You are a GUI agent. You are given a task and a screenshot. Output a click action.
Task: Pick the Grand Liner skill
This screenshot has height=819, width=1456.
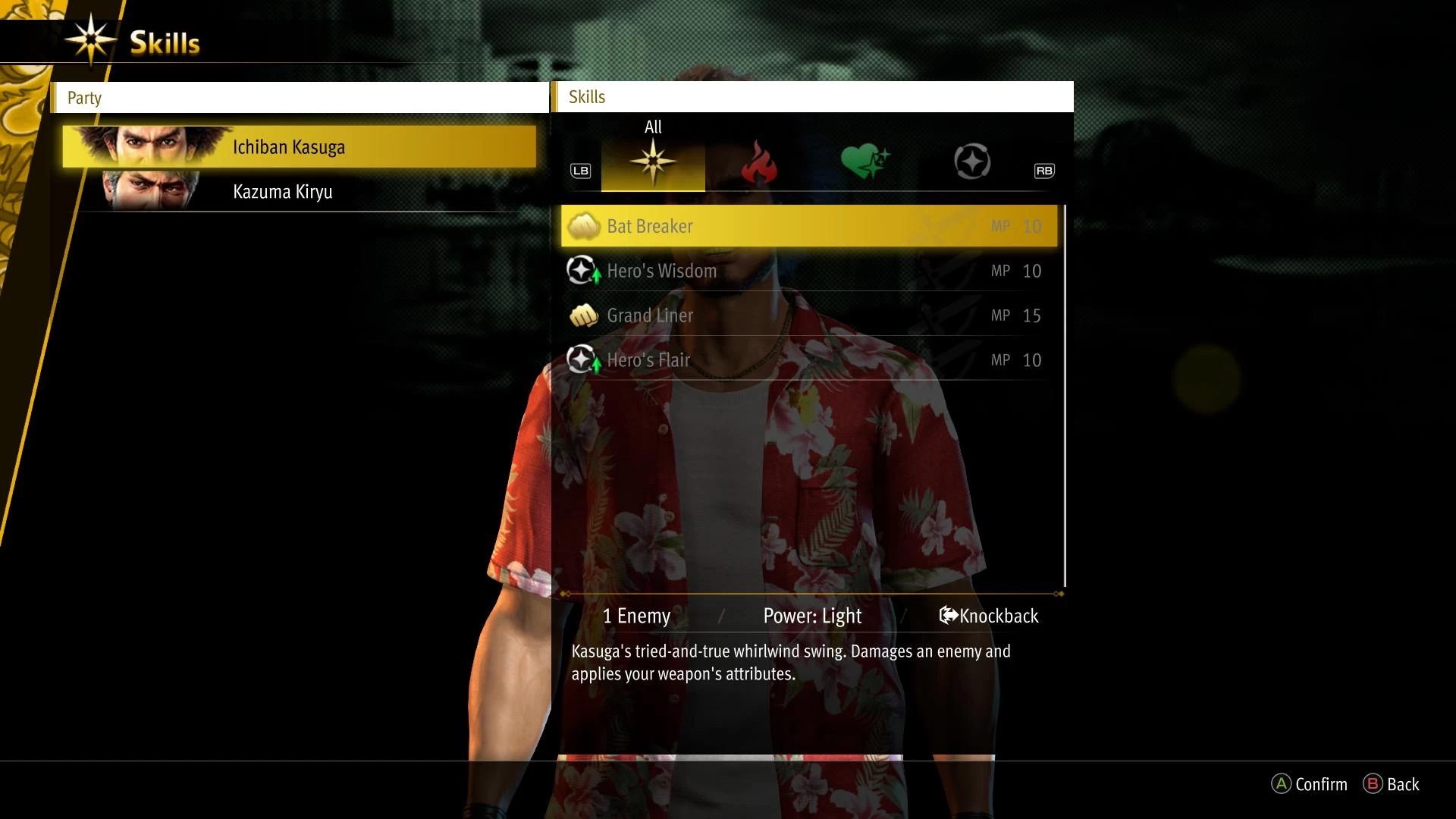[808, 315]
